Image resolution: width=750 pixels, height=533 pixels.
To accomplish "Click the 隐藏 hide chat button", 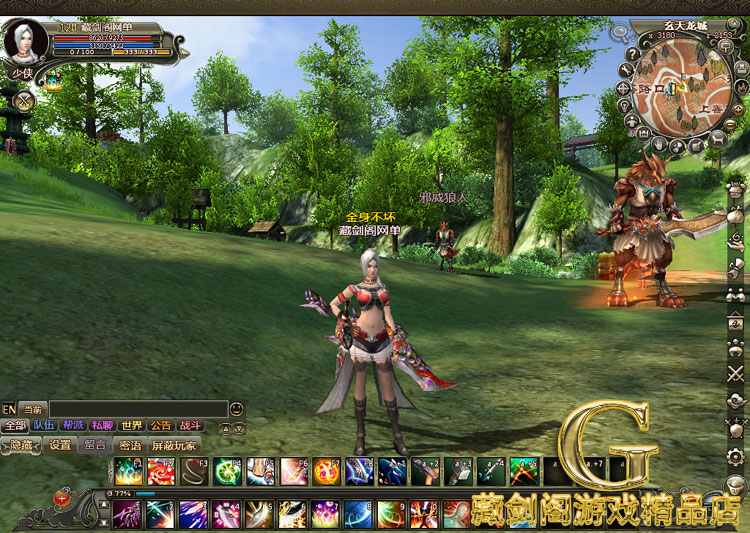I will tap(22, 445).
